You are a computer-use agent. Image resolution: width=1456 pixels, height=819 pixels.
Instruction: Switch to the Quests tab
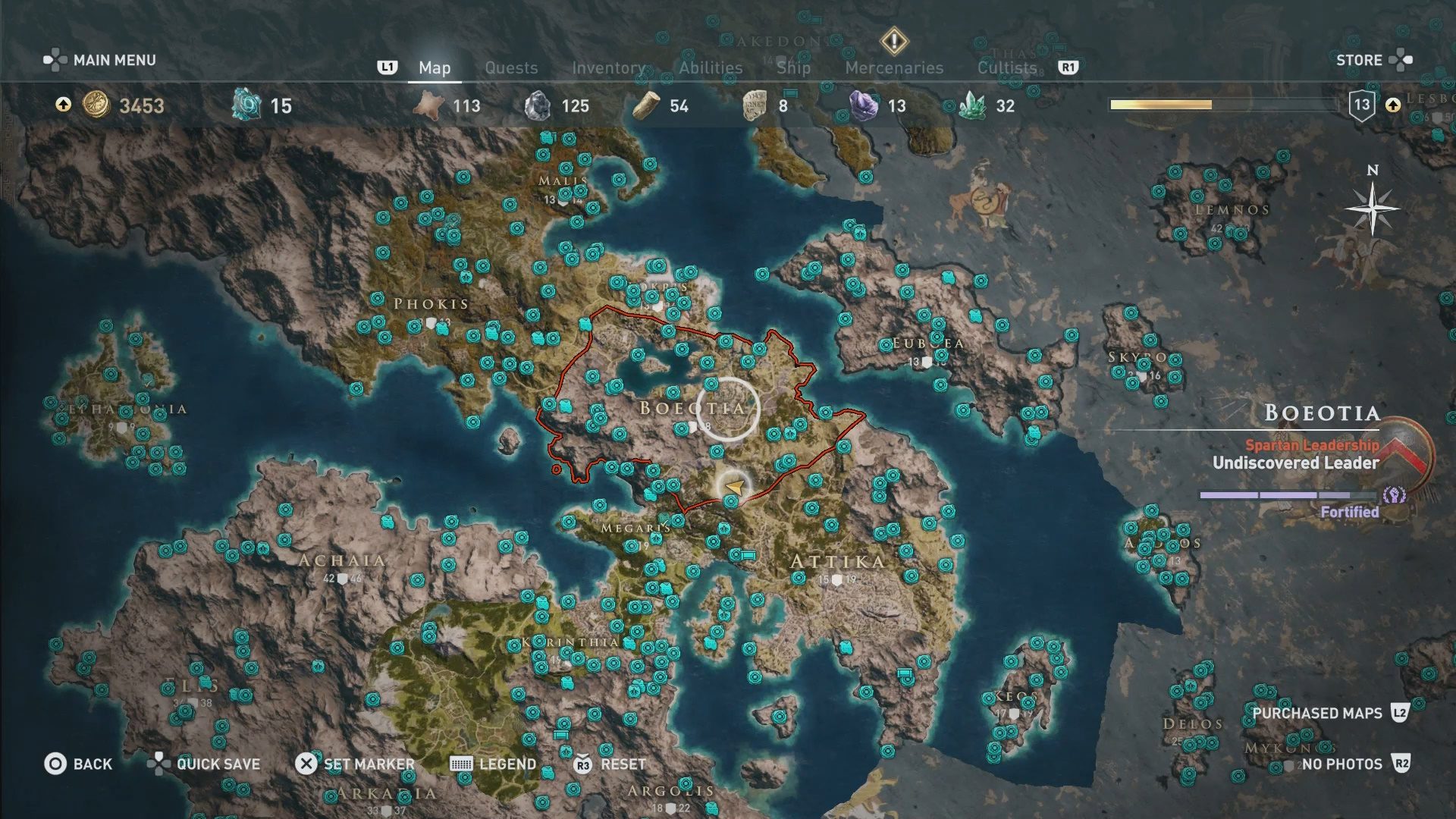[511, 67]
